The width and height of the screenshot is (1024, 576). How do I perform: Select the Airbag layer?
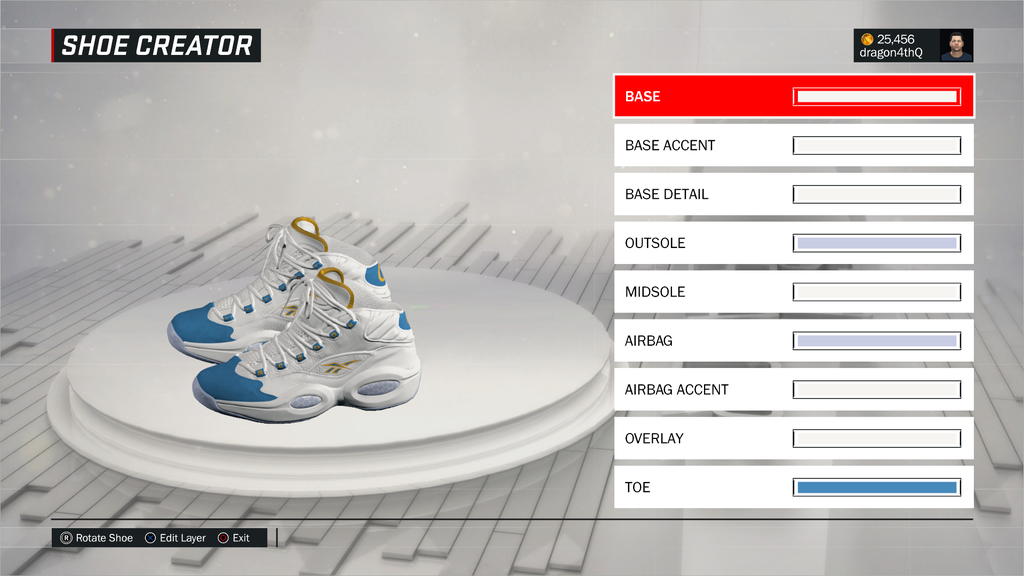(x=700, y=341)
